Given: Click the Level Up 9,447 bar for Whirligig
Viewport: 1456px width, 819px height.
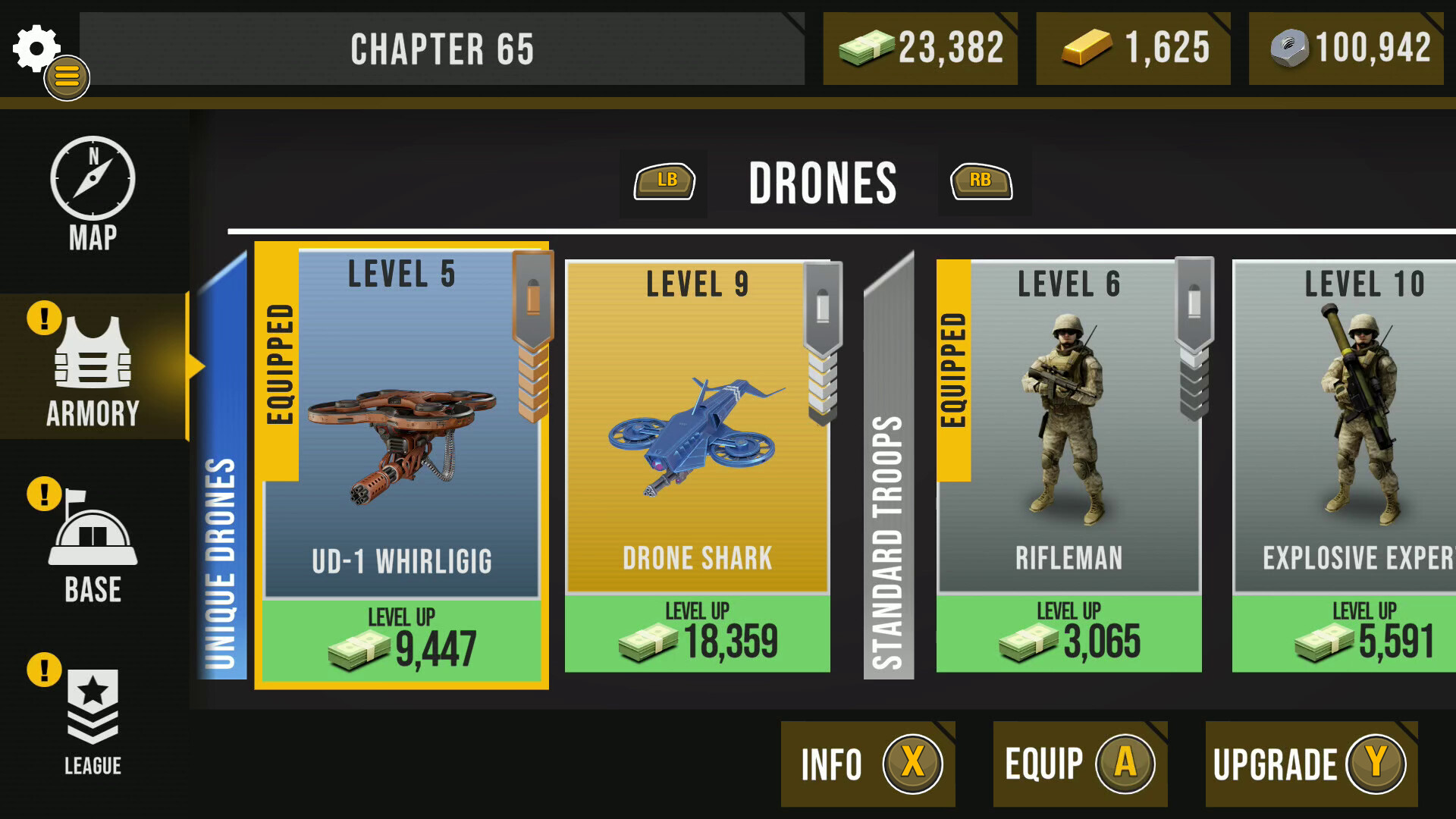Looking at the screenshot, I should (x=400, y=637).
